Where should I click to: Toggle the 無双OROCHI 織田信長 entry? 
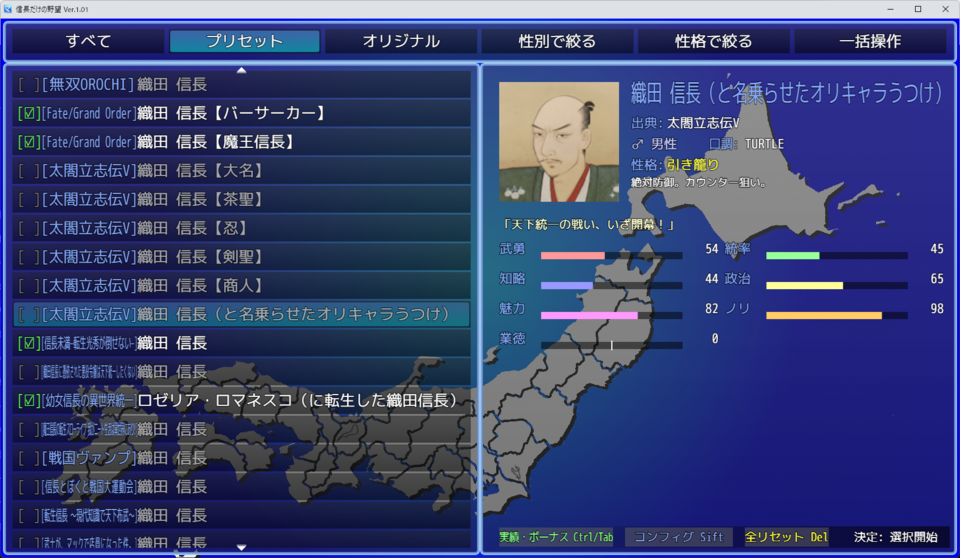(x=242, y=85)
